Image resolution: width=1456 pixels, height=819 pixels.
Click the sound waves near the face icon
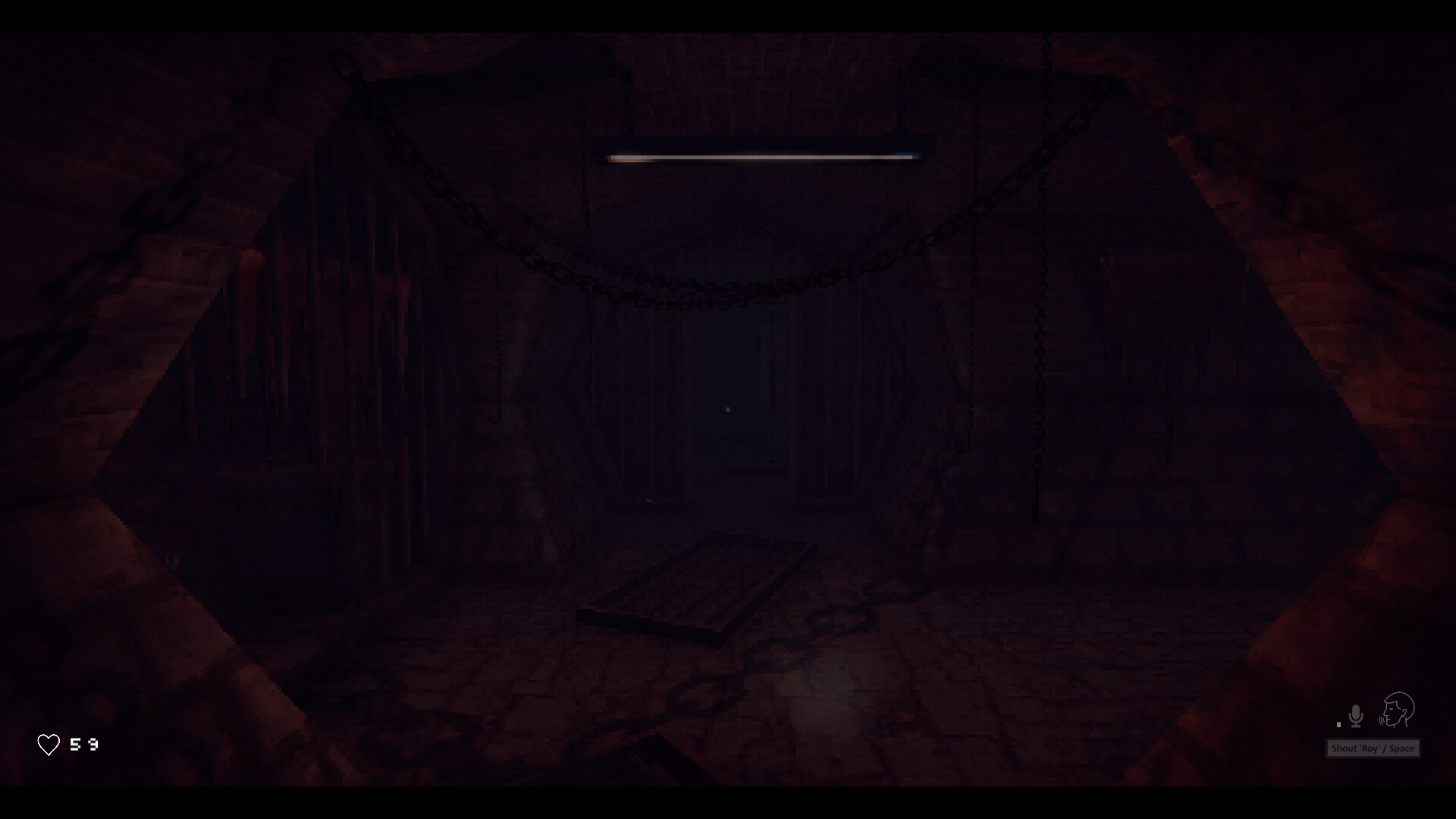coord(1382,720)
